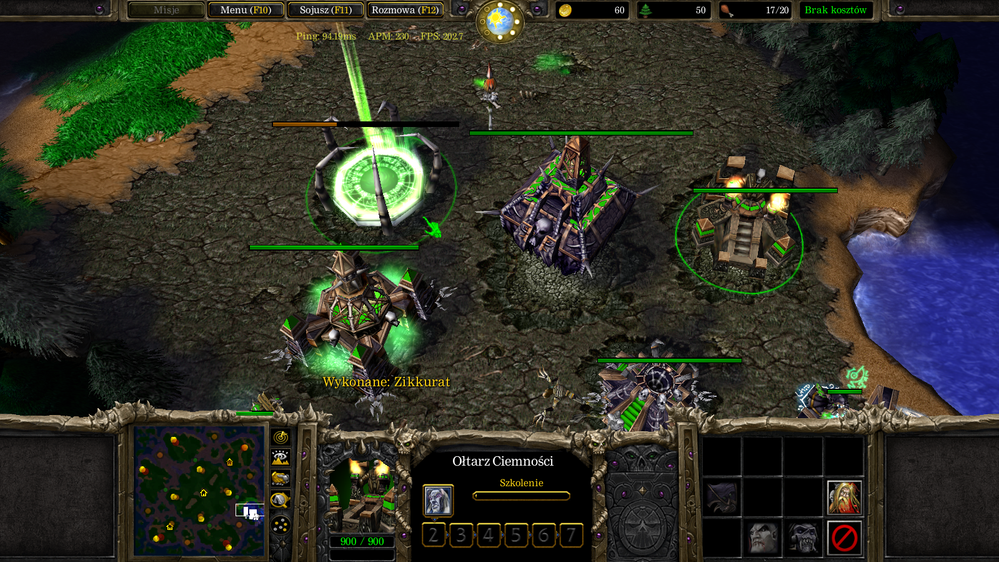Select the Lich hero in training queue

click(438, 499)
